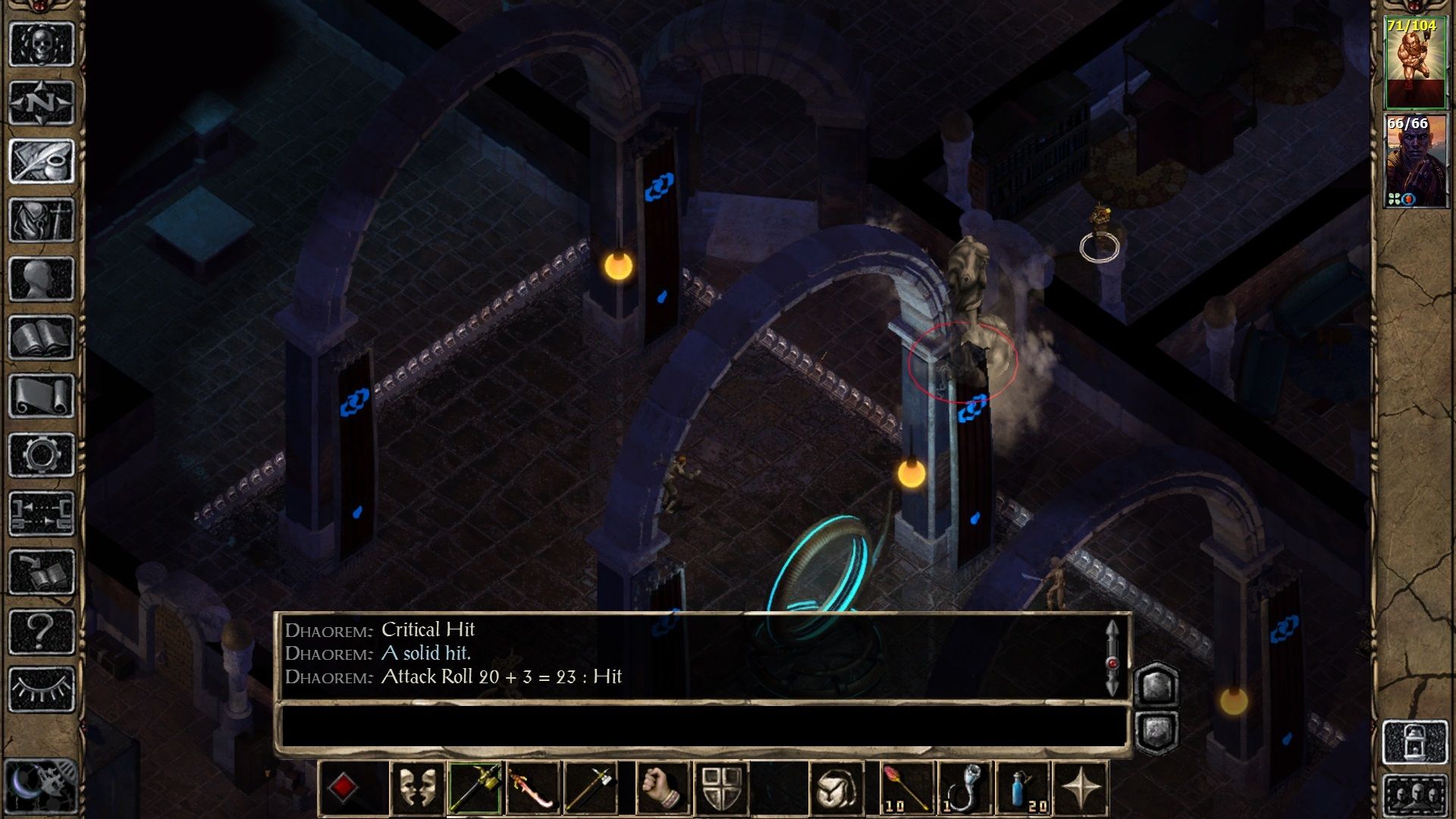
Task: Toggle party AI with the lantern button
Action: 1415,741
